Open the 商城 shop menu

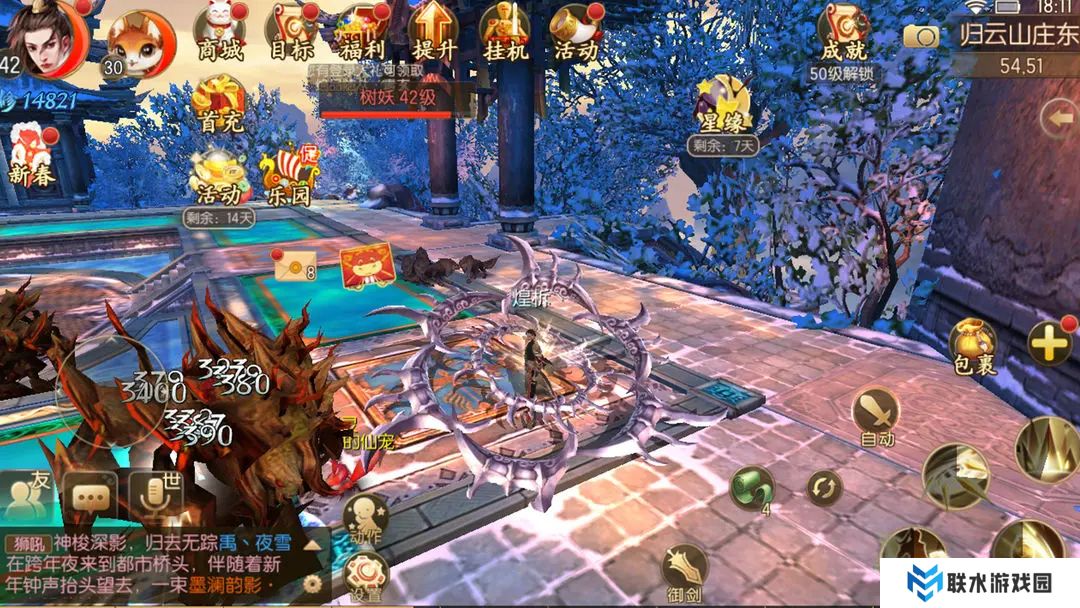click(x=221, y=32)
